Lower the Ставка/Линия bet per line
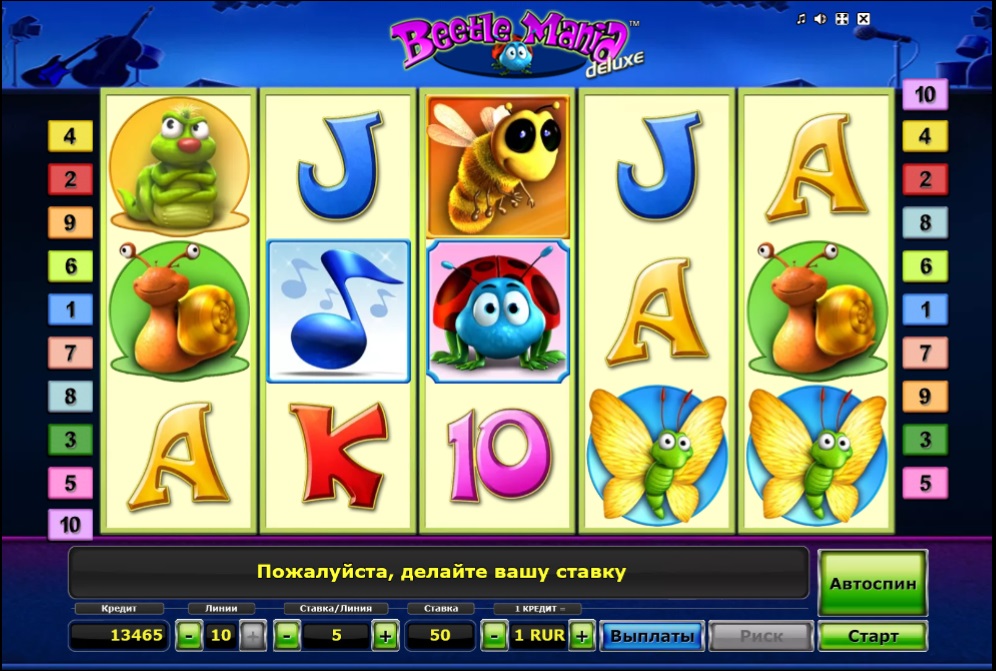 [x=286, y=635]
